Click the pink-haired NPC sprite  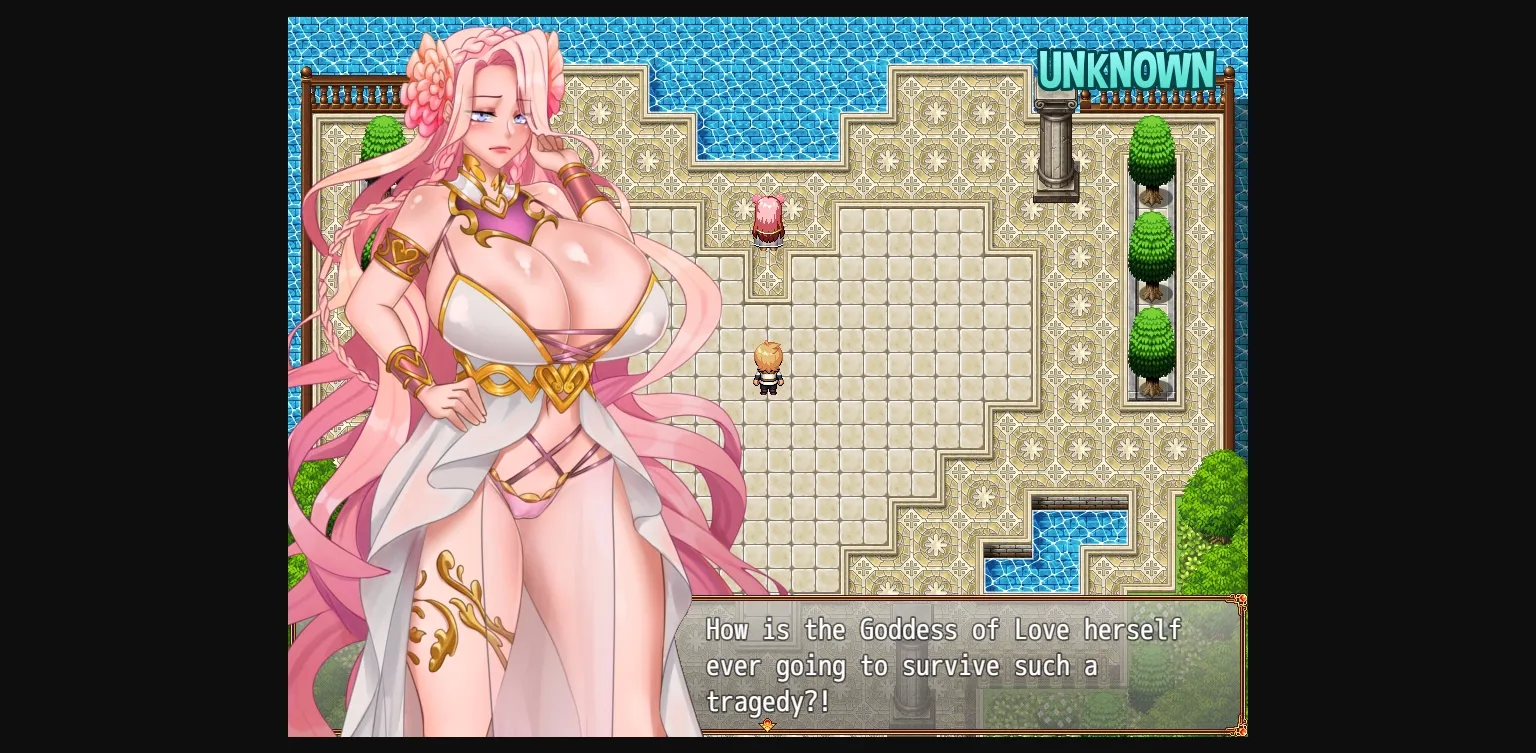[768, 222]
